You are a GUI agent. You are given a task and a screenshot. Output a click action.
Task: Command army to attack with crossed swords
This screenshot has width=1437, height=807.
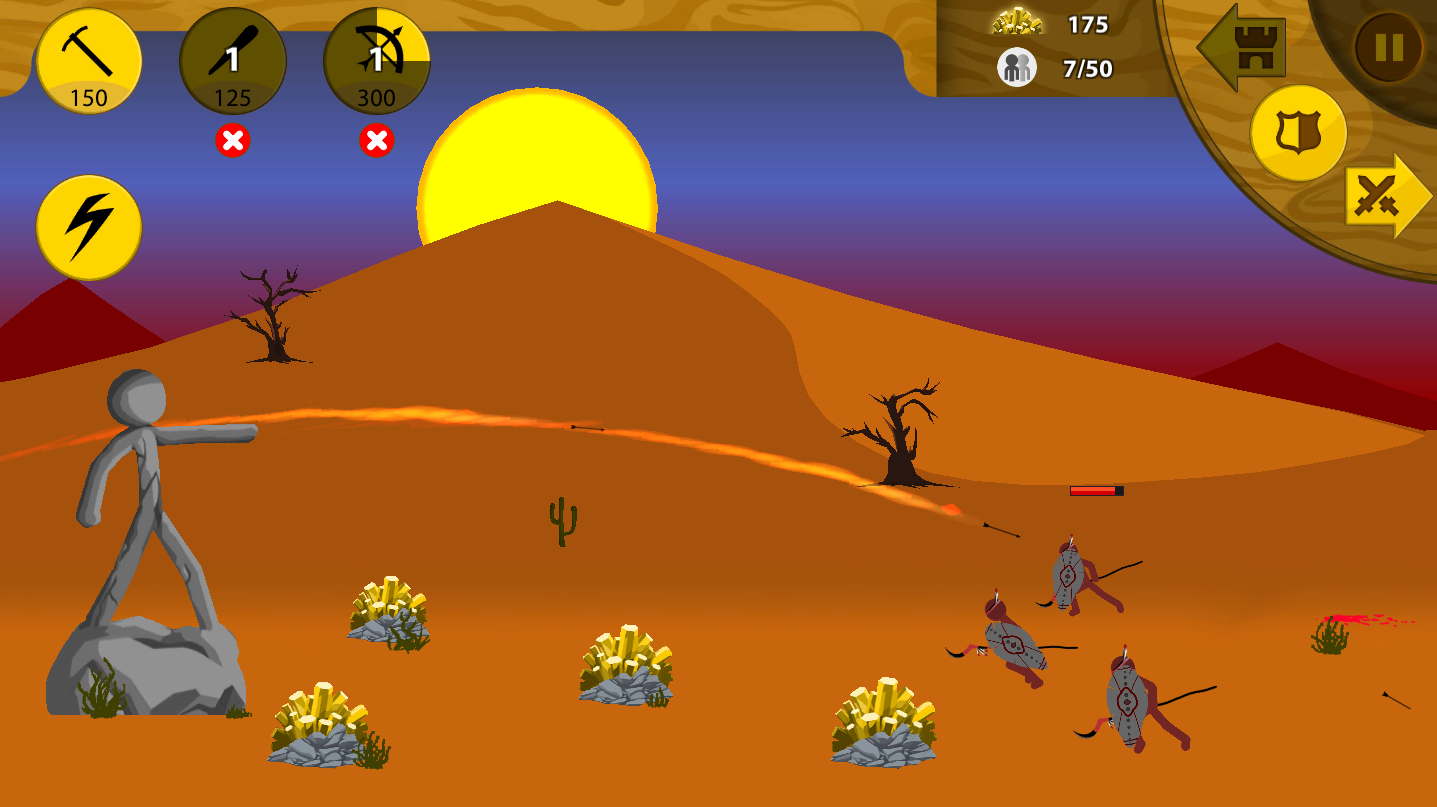click(1385, 196)
